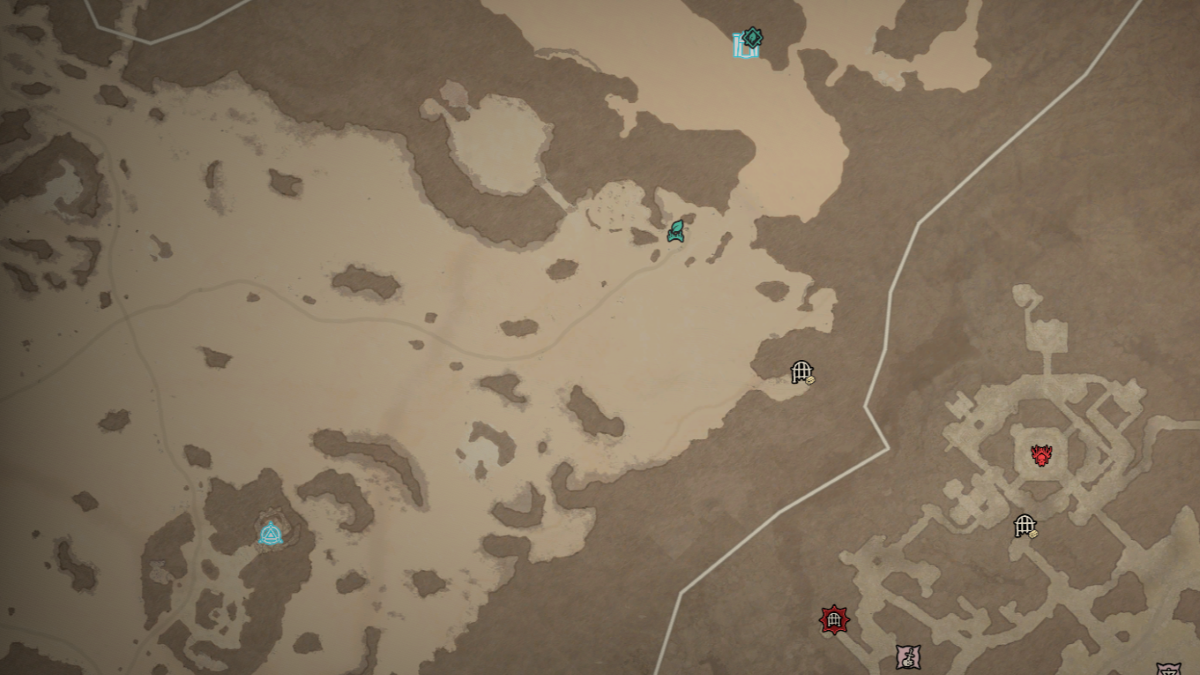Viewport: 1200px width, 675px height.
Task: Select the white dungeon gate inside the stronghold
Action: [1025, 526]
